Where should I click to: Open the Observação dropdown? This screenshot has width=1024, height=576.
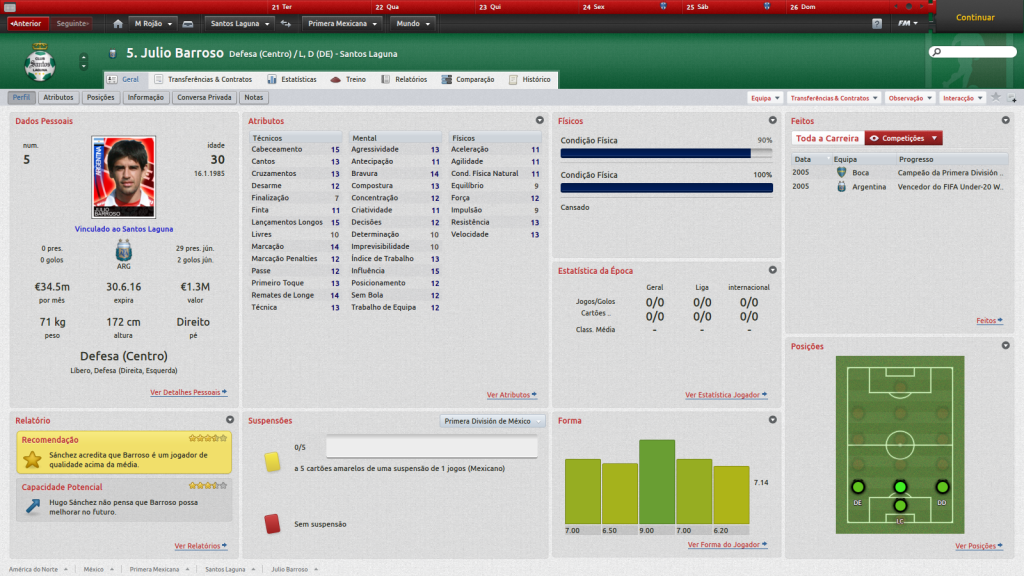coord(911,98)
